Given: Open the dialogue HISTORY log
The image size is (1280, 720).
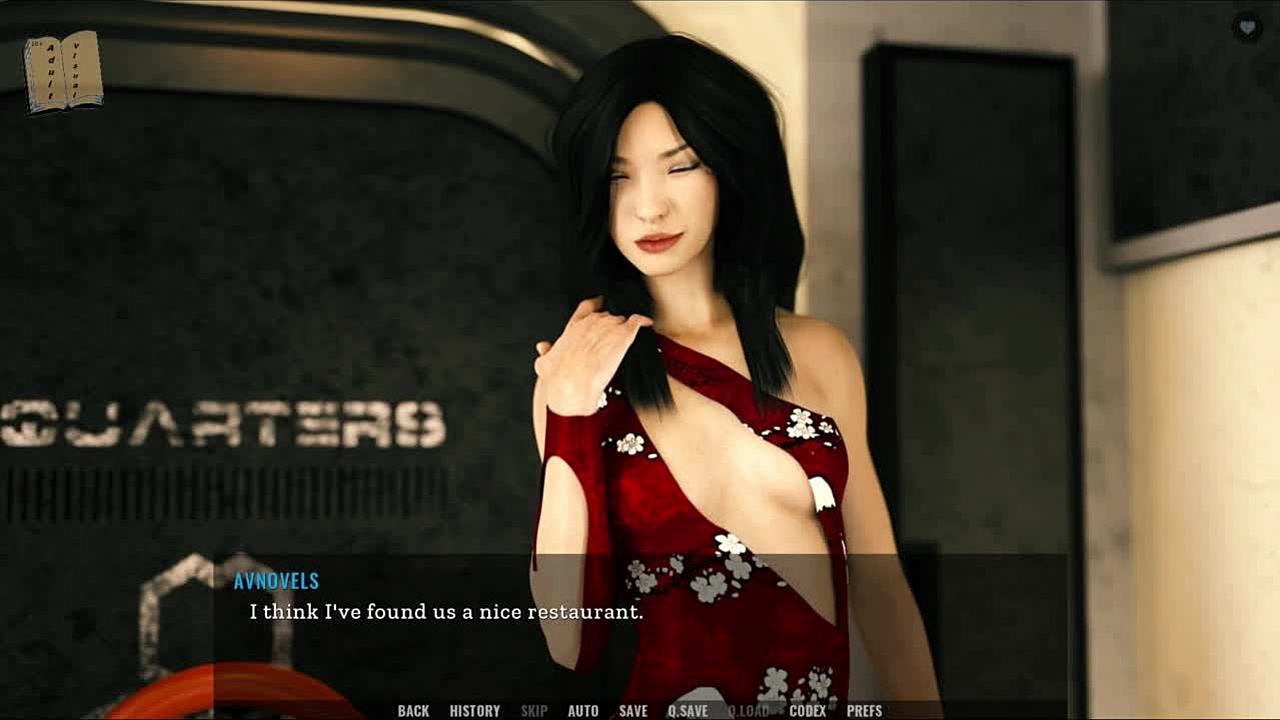Looking at the screenshot, I should click(x=475, y=711).
